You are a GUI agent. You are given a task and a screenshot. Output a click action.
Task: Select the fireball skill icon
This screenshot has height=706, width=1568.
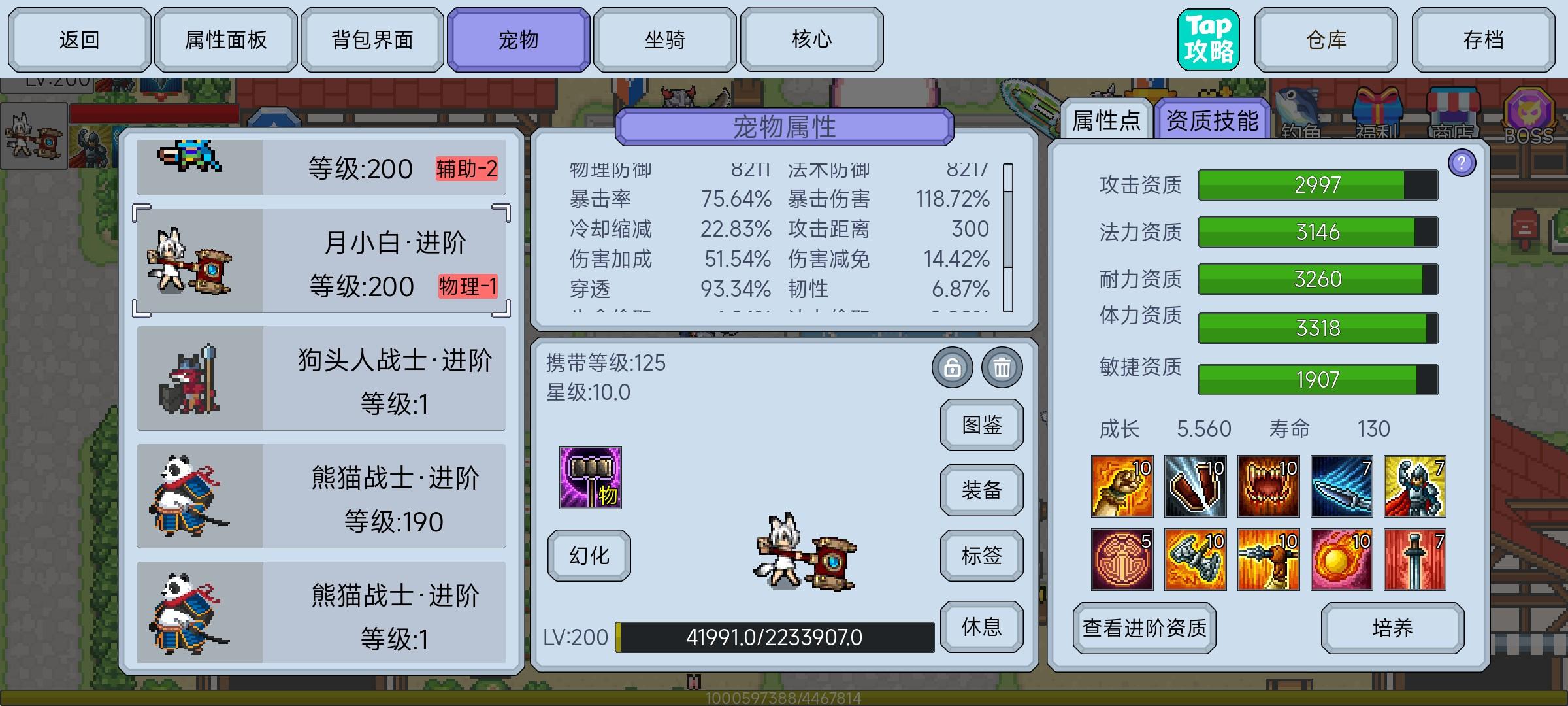[x=1342, y=559]
